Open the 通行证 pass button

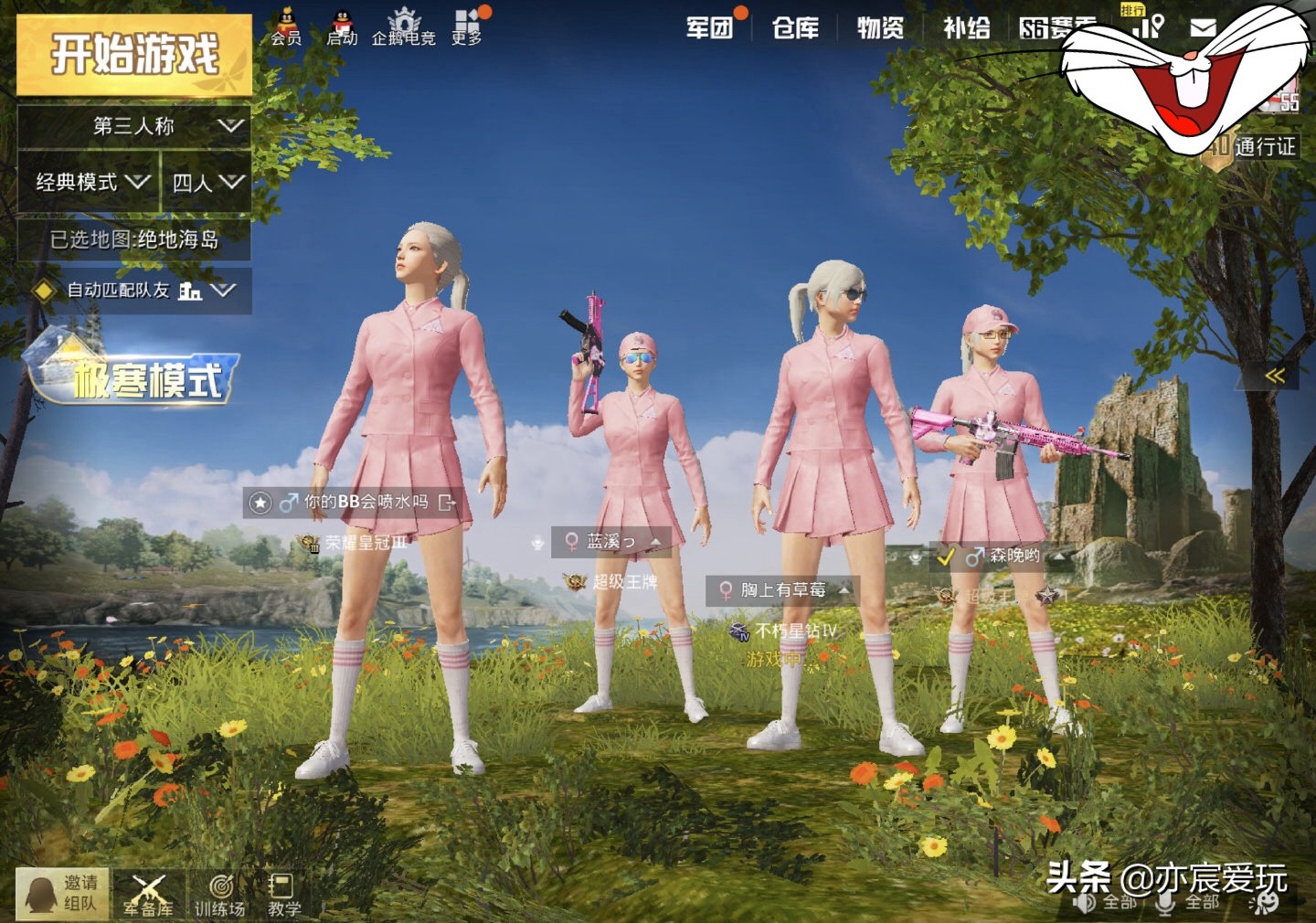(x=1254, y=147)
